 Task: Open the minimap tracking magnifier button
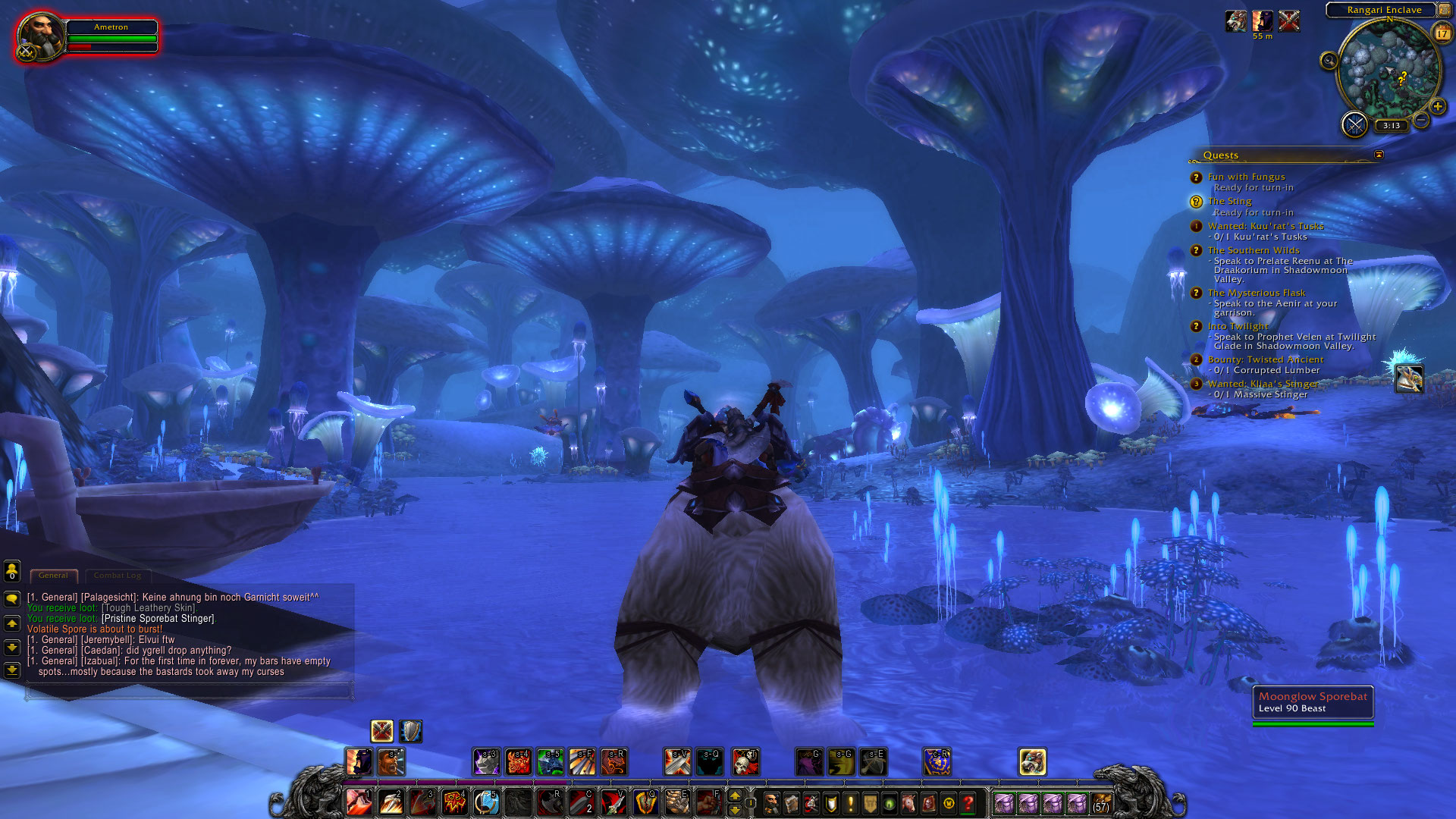click(1329, 61)
